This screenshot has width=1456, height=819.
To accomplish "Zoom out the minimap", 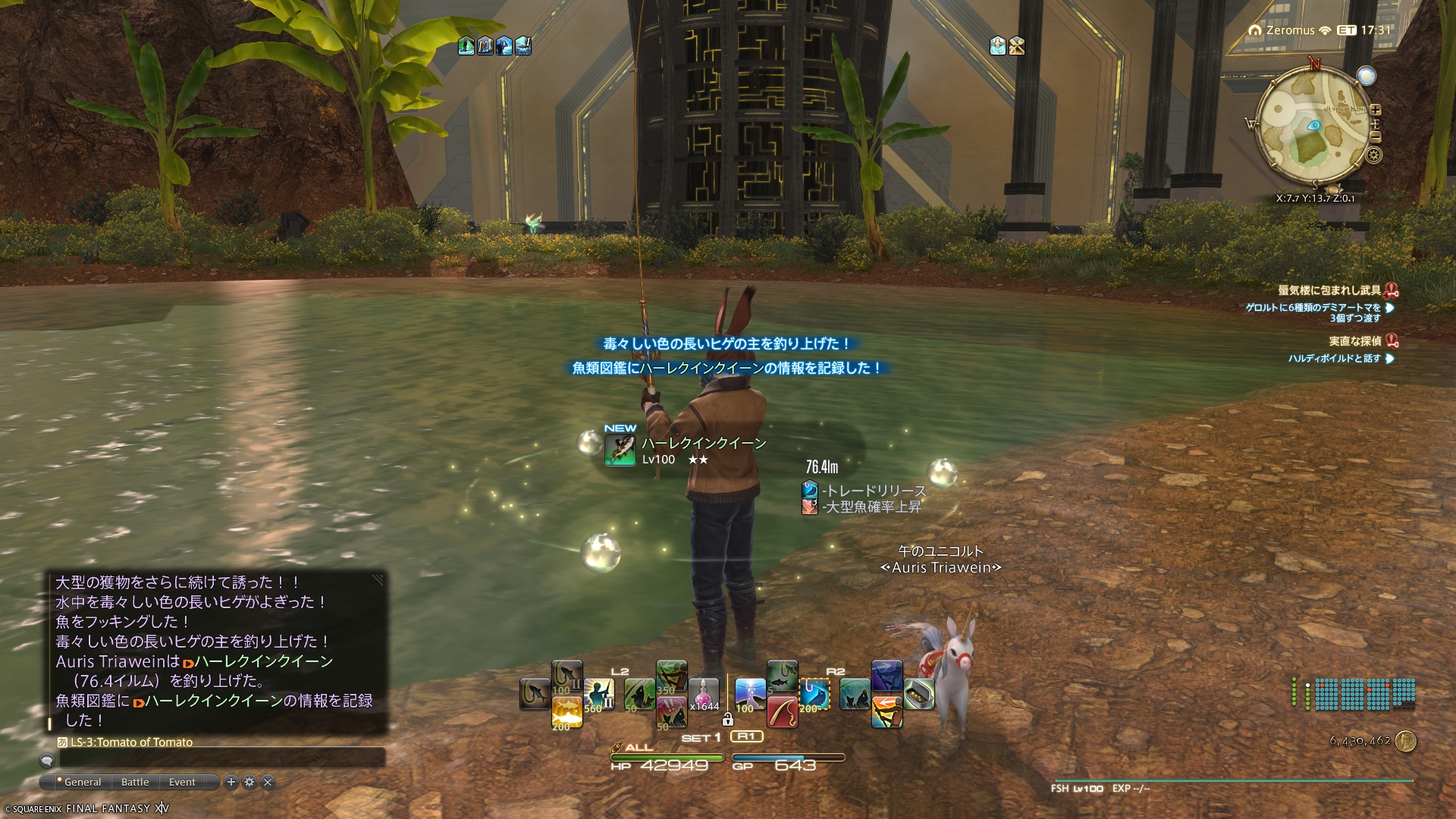I will [1376, 137].
